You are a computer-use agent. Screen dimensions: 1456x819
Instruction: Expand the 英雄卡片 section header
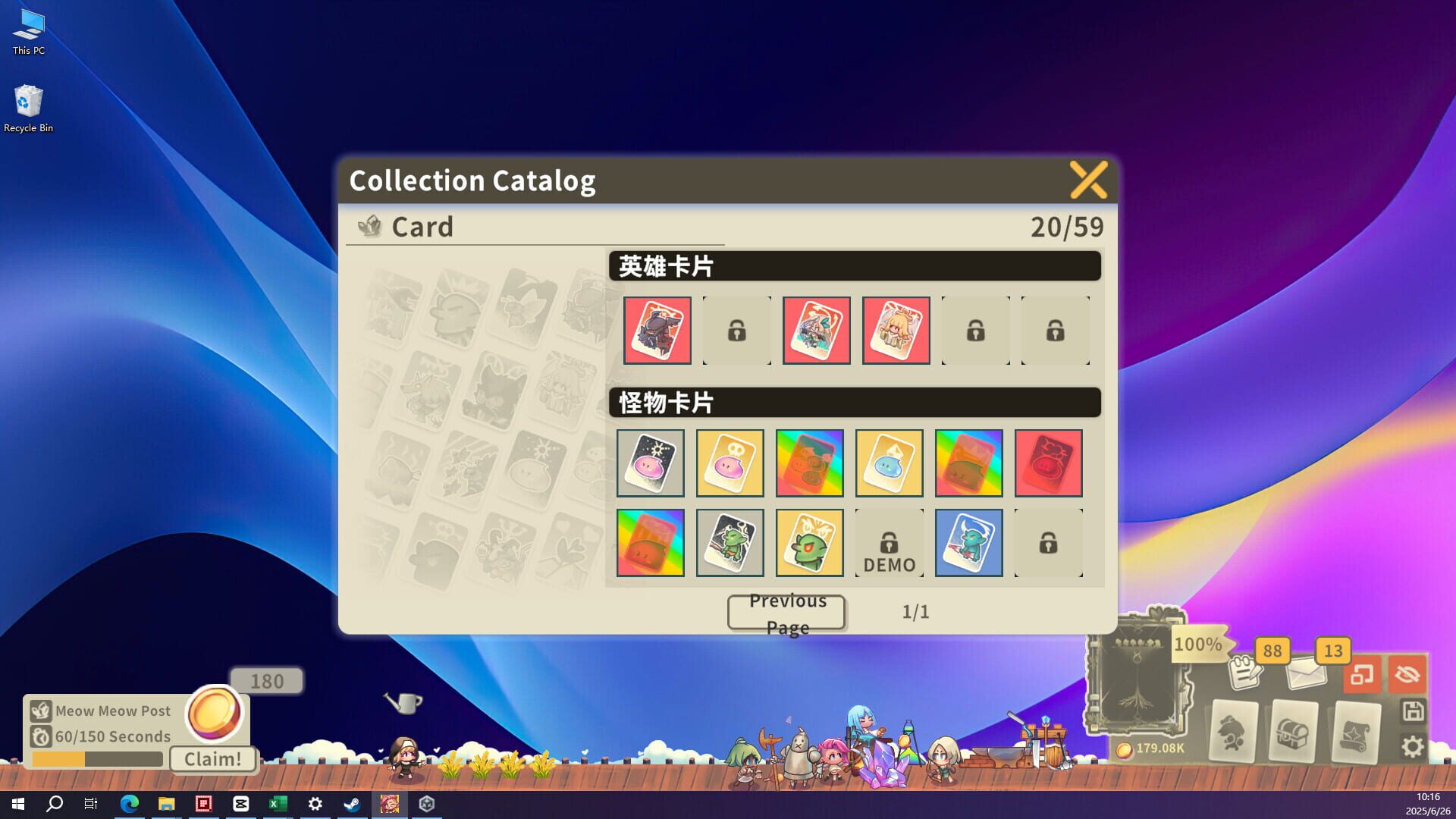[855, 266]
